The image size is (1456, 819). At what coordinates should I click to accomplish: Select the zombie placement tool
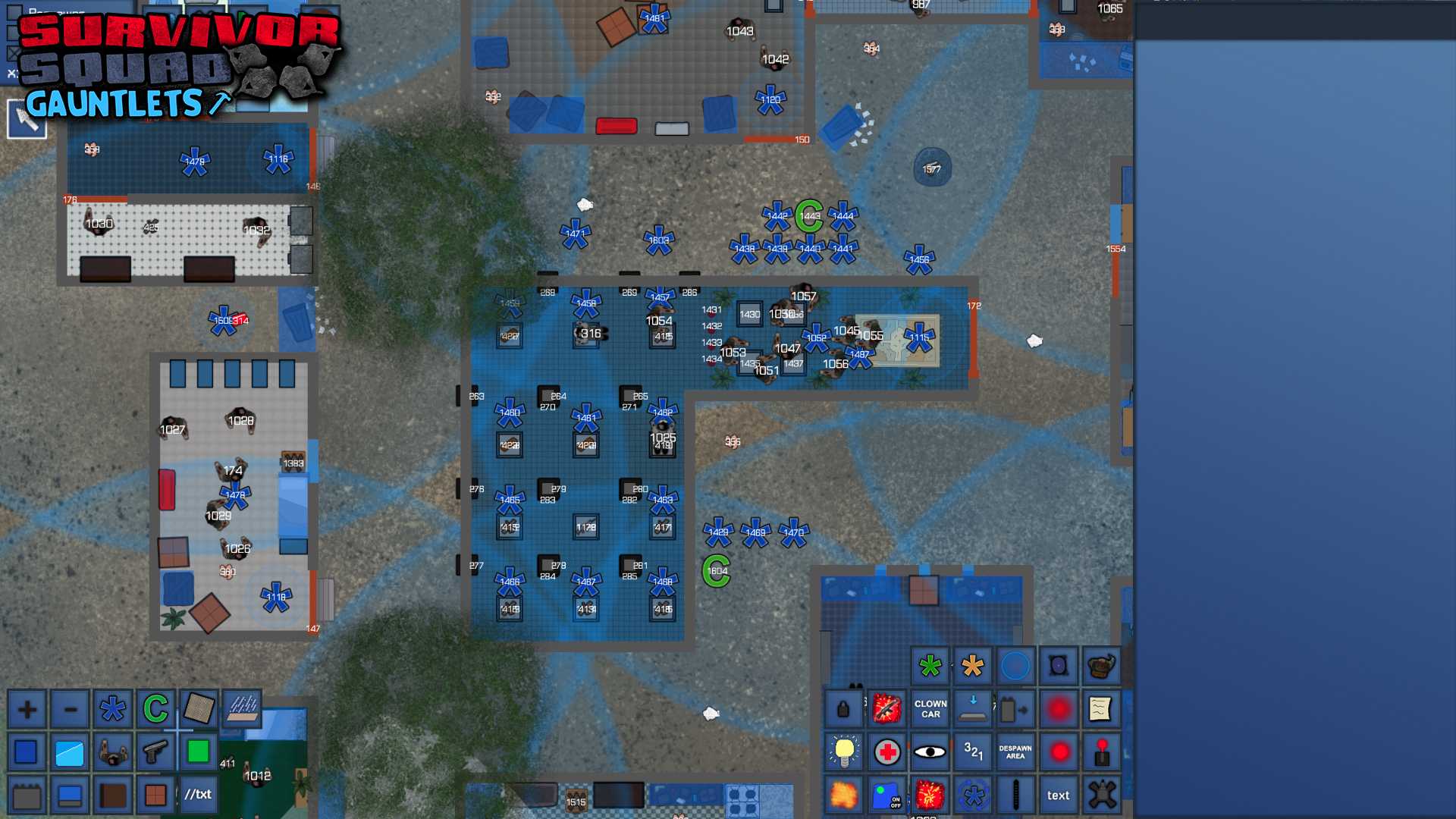[x=113, y=752]
